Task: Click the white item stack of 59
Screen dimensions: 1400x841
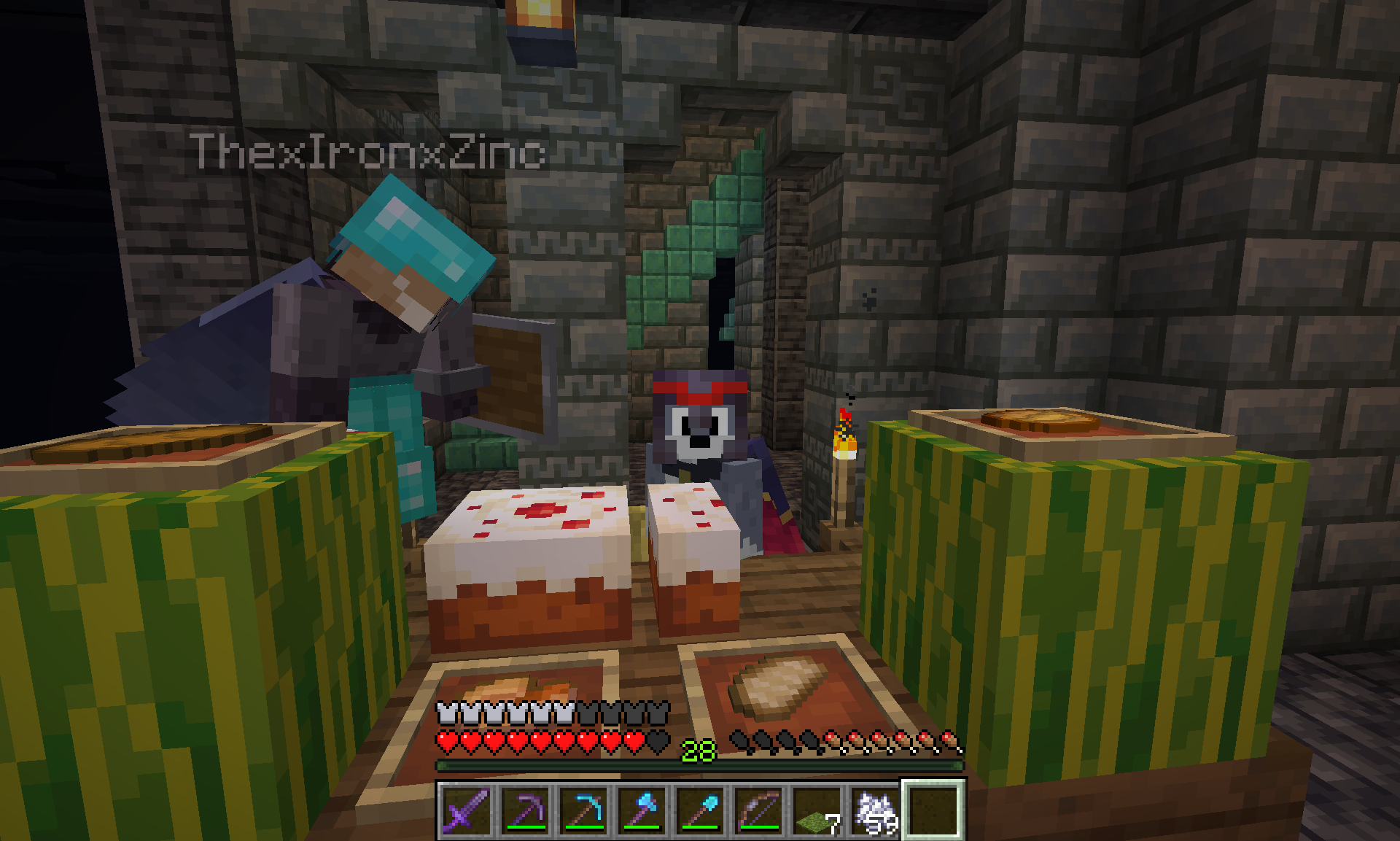Action: tap(875, 810)
